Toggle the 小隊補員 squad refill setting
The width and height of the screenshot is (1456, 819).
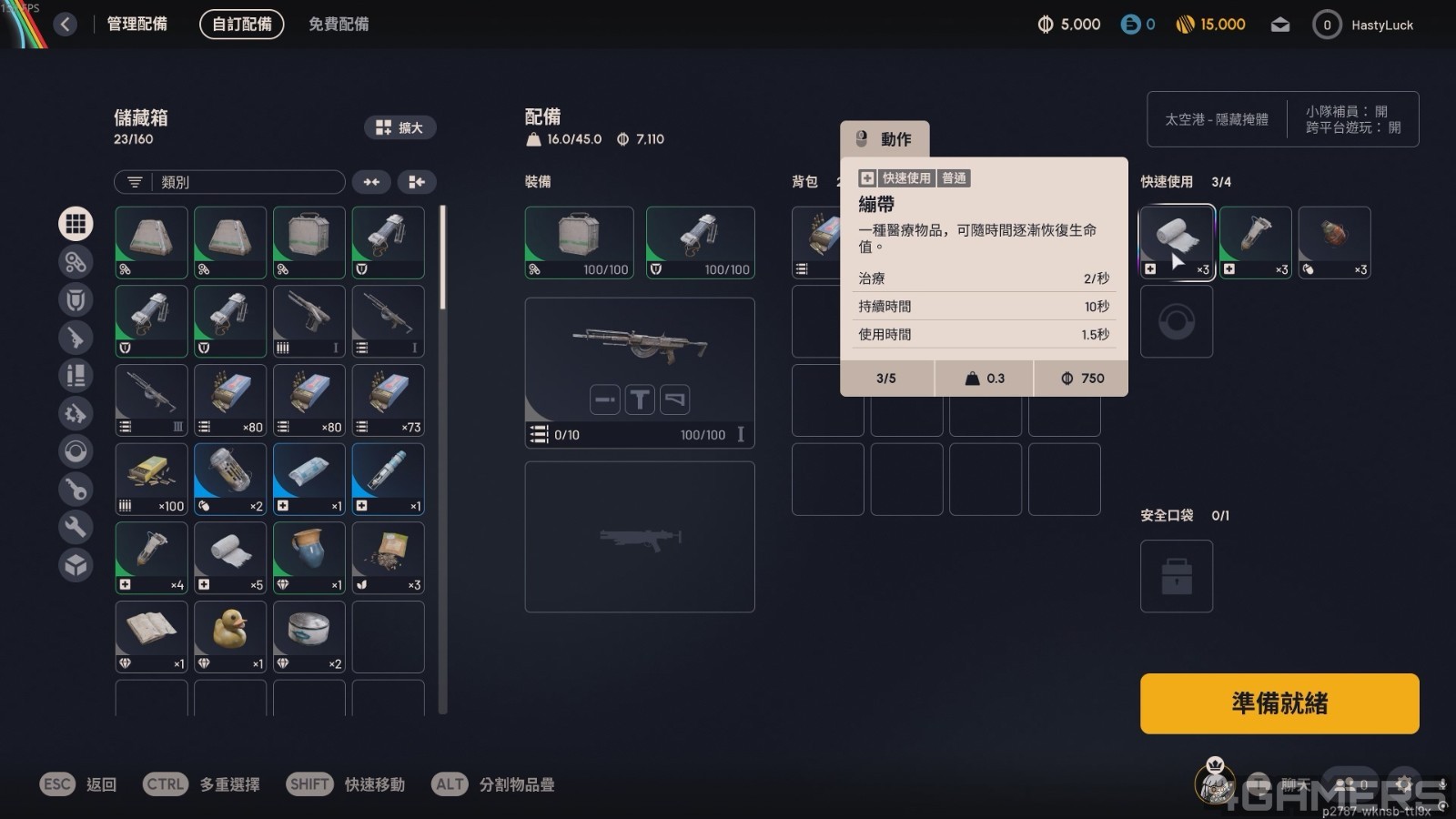[x=1348, y=109]
